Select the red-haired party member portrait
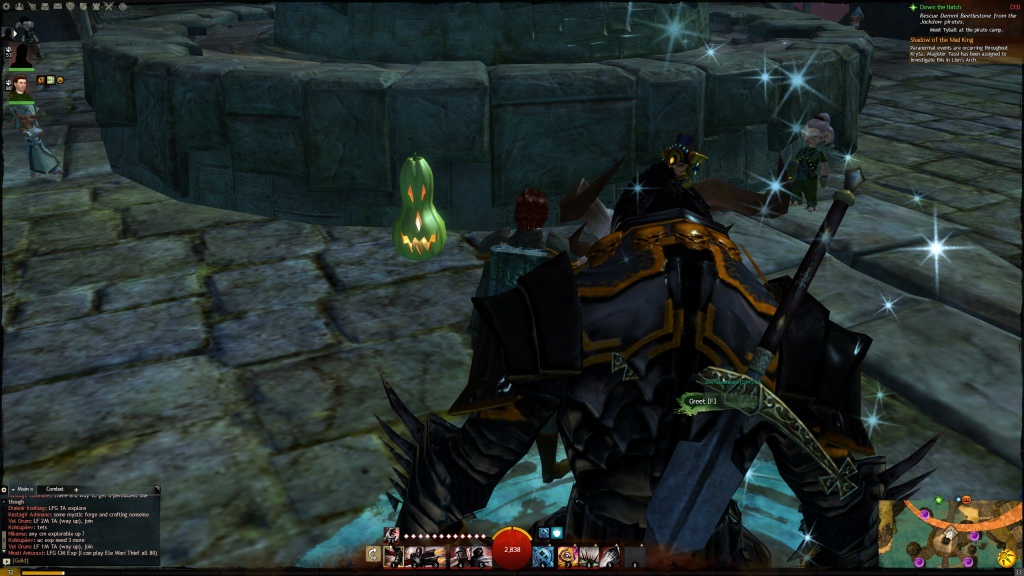The width and height of the screenshot is (1024, 576). pos(21,84)
